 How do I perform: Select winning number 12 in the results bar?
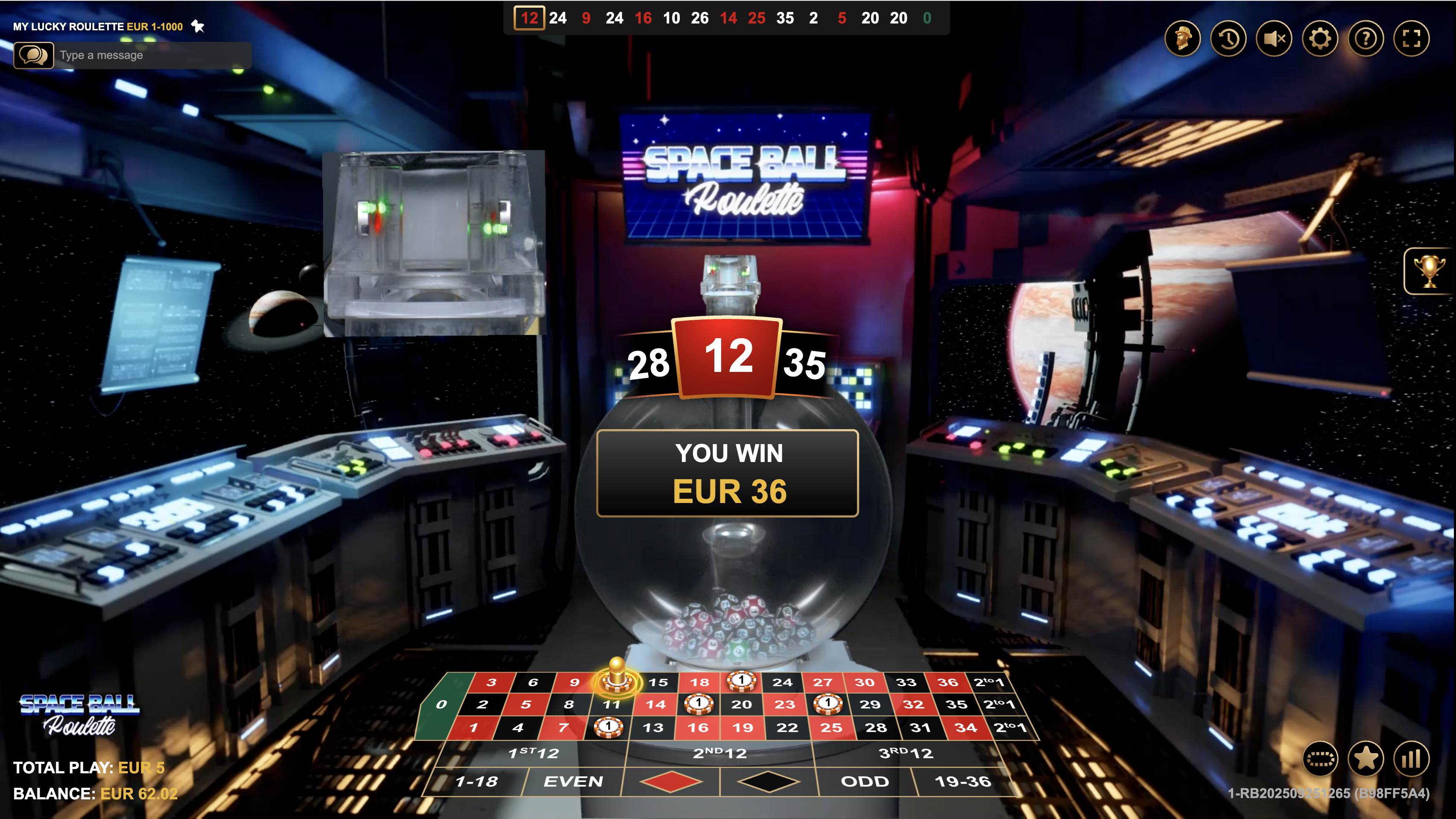(x=529, y=18)
